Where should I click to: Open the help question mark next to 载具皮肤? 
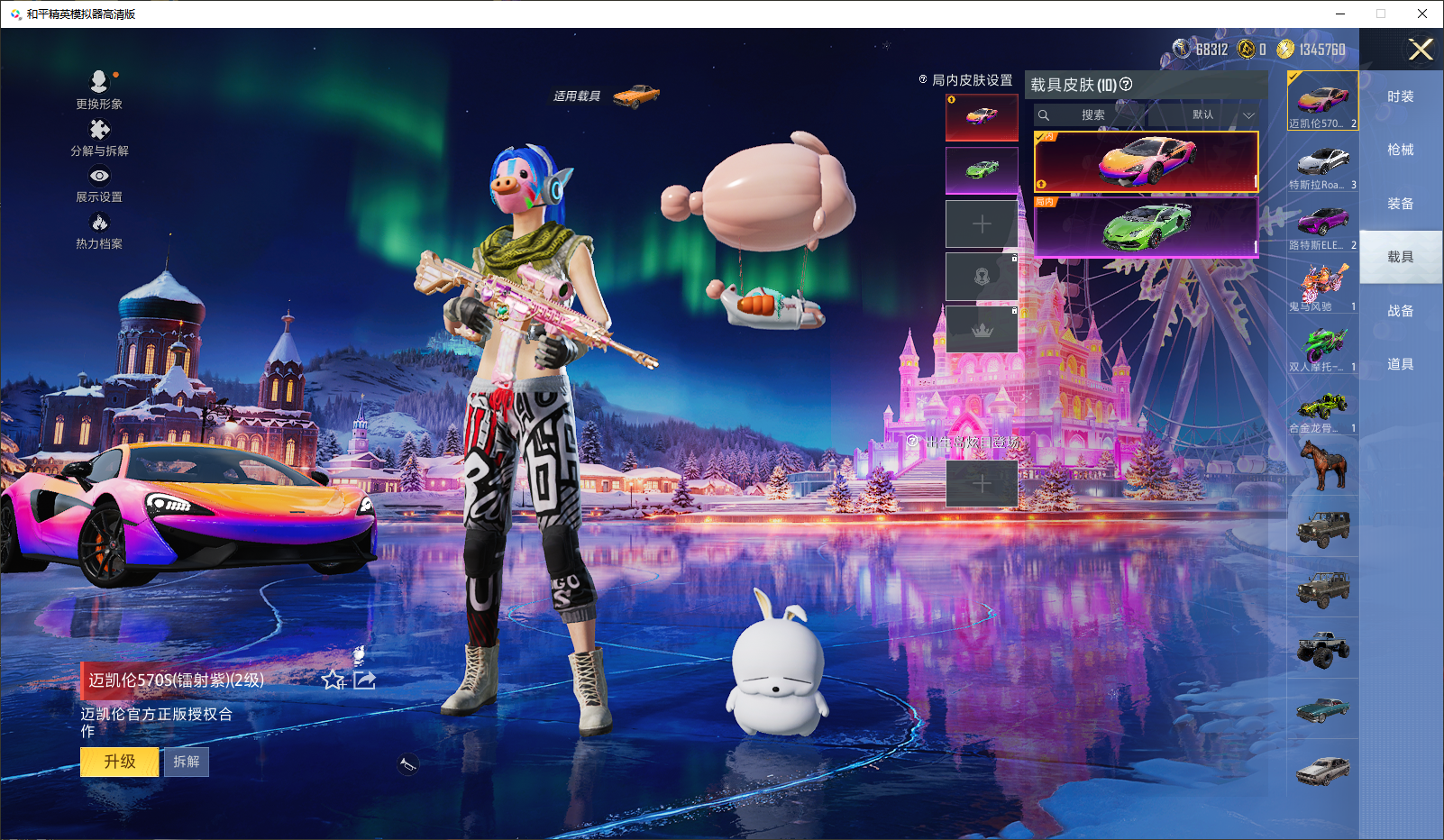click(1126, 84)
